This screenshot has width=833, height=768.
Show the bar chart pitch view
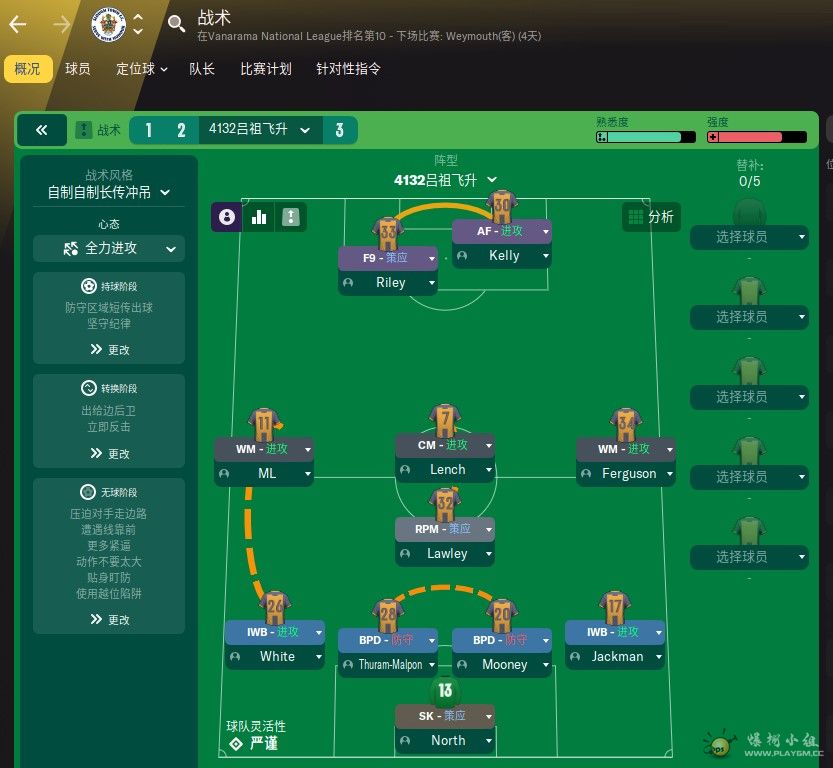259,217
